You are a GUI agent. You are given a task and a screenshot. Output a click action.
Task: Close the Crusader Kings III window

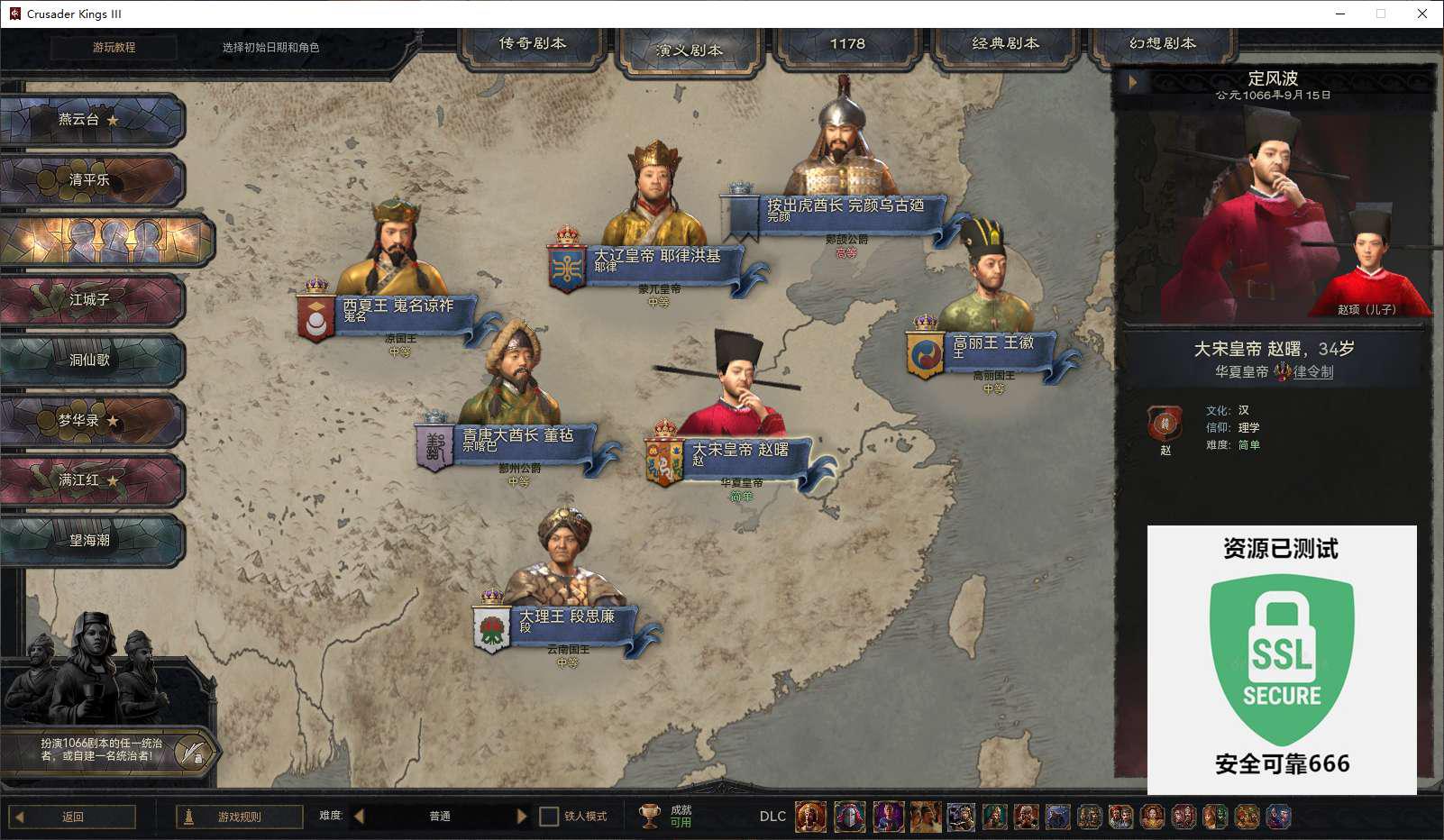tap(1422, 14)
